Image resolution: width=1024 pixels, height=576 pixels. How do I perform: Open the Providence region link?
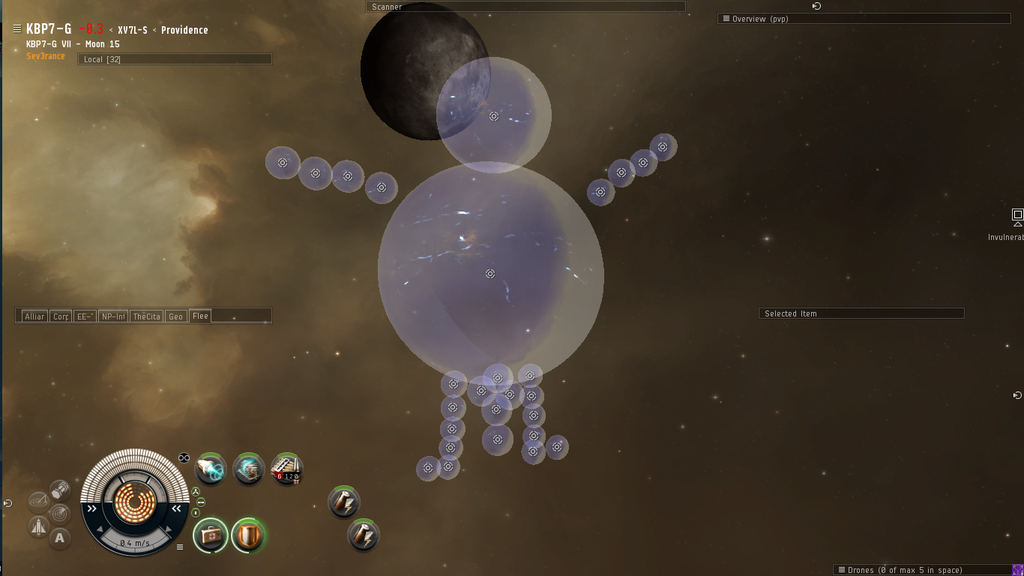coord(184,30)
